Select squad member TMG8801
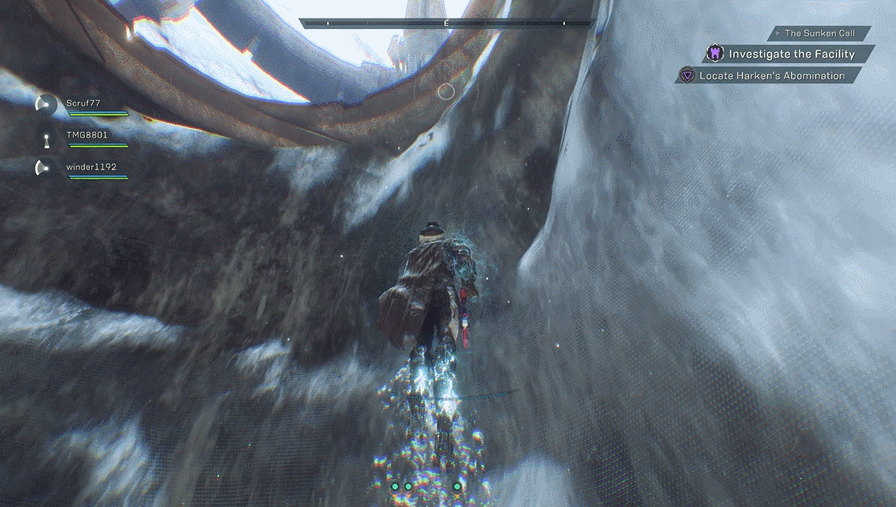The image size is (896, 507). [86, 135]
